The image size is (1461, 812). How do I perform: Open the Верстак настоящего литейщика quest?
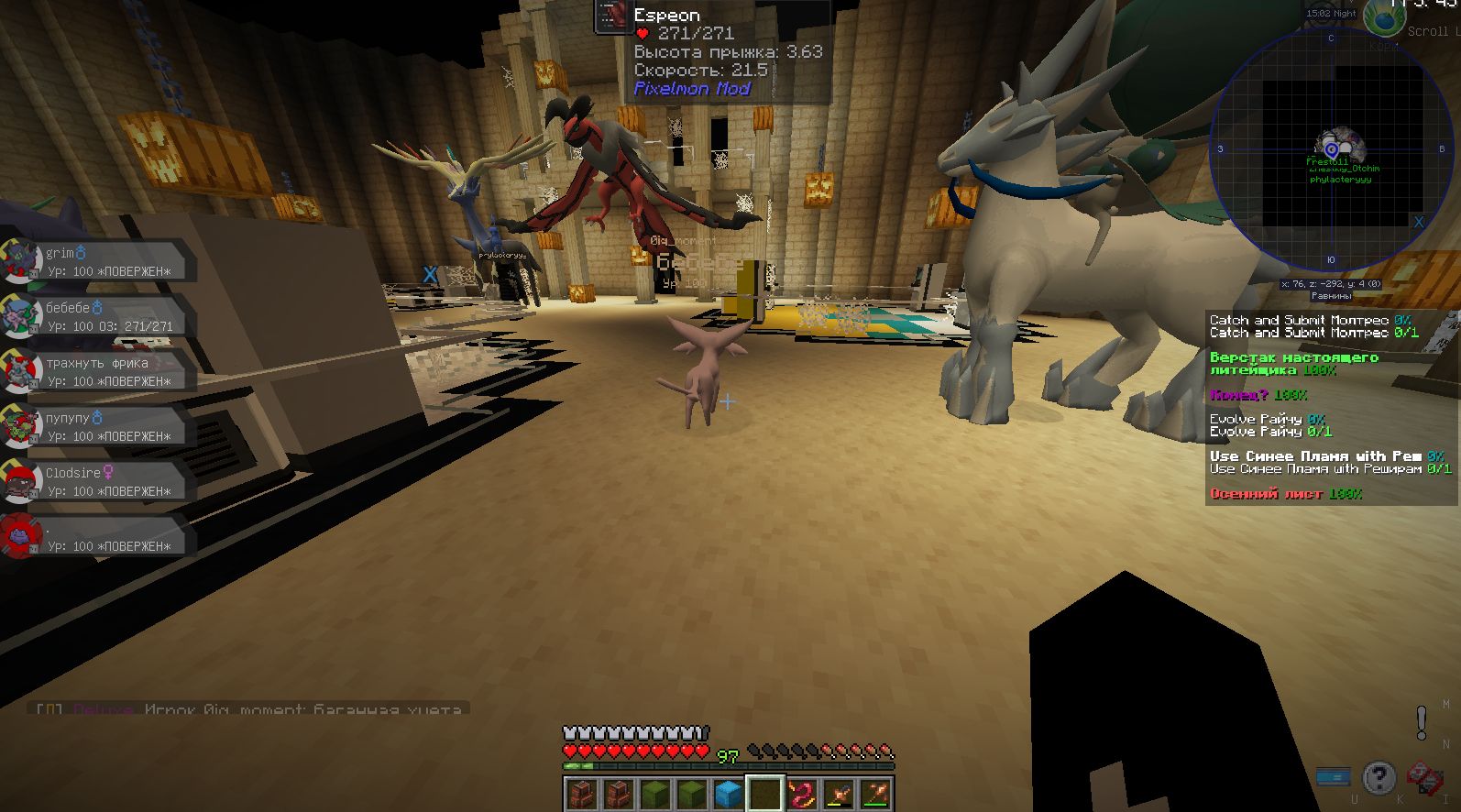point(1292,364)
